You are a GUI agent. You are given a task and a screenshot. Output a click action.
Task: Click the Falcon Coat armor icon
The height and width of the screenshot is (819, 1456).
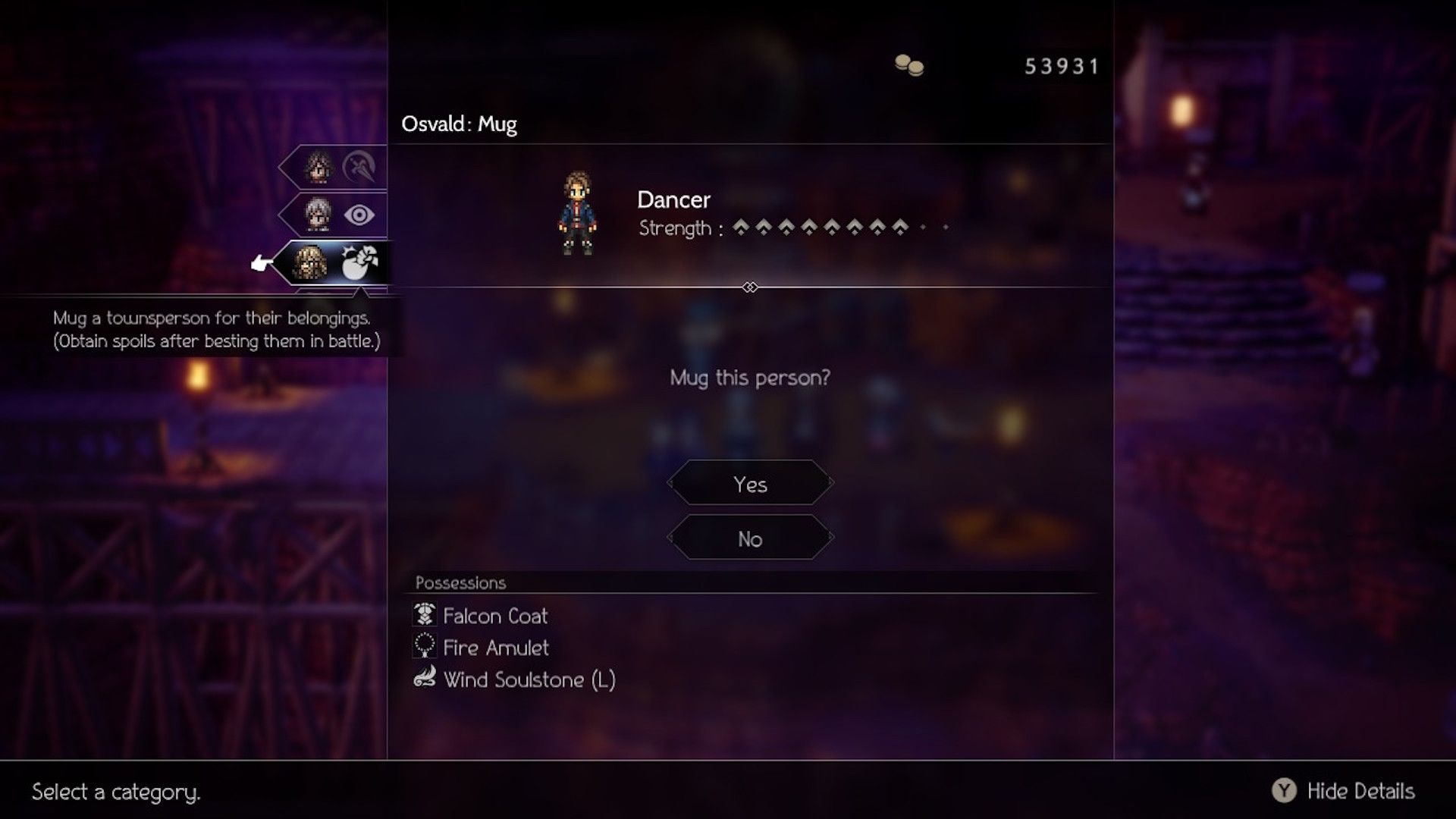[424, 616]
